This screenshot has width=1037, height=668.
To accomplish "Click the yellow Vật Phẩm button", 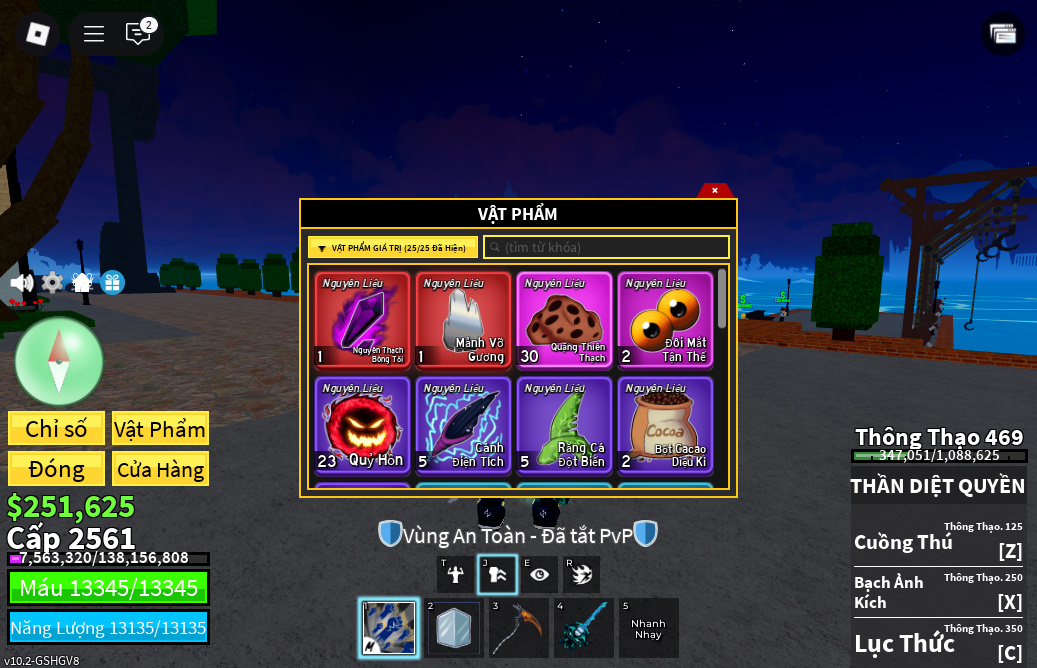I will pyautogui.click(x=160, y=429).
